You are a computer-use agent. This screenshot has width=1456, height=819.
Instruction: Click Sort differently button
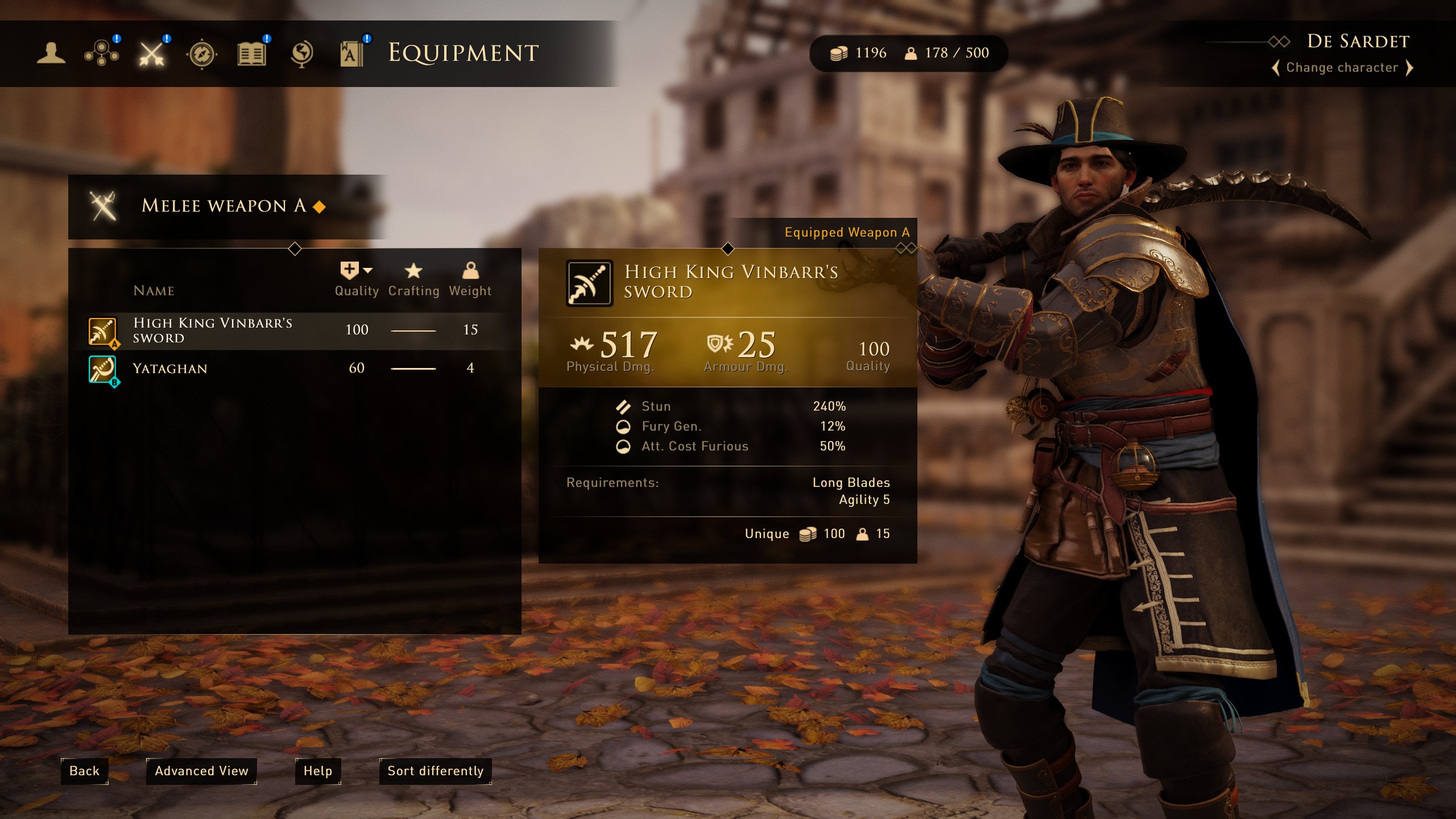click(435, 771)
